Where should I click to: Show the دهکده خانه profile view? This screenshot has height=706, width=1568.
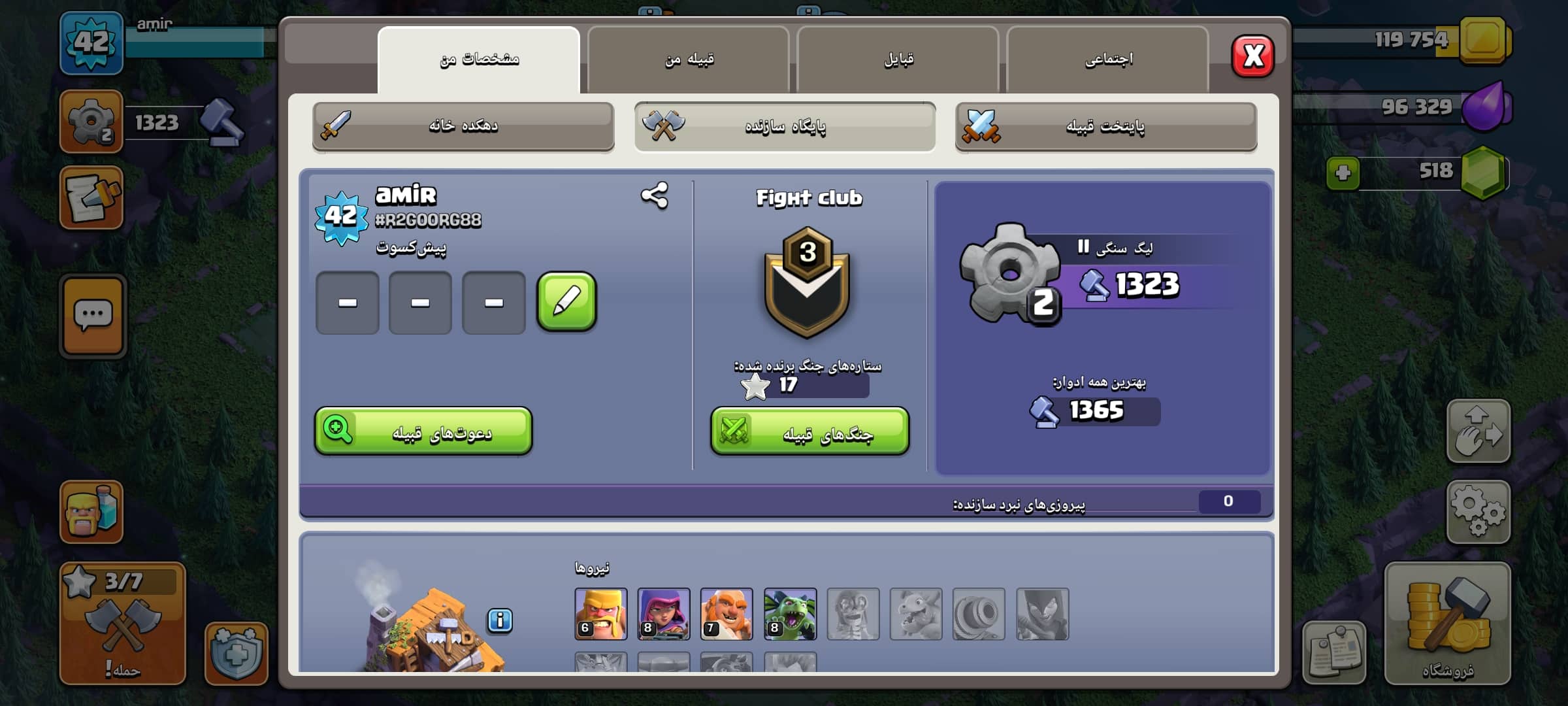point(463,126)
